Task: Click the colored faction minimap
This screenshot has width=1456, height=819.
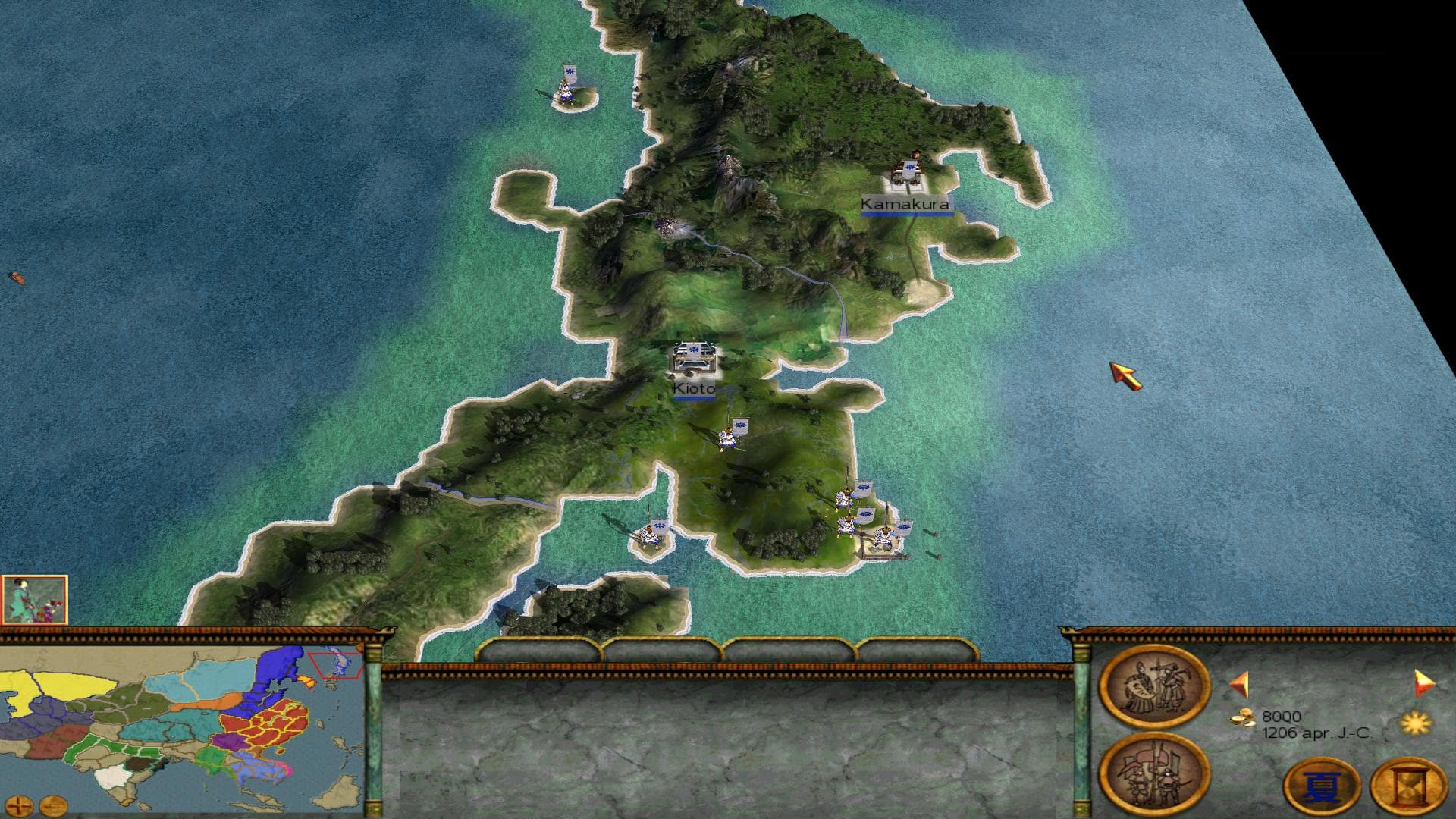Action: point(182,724)
